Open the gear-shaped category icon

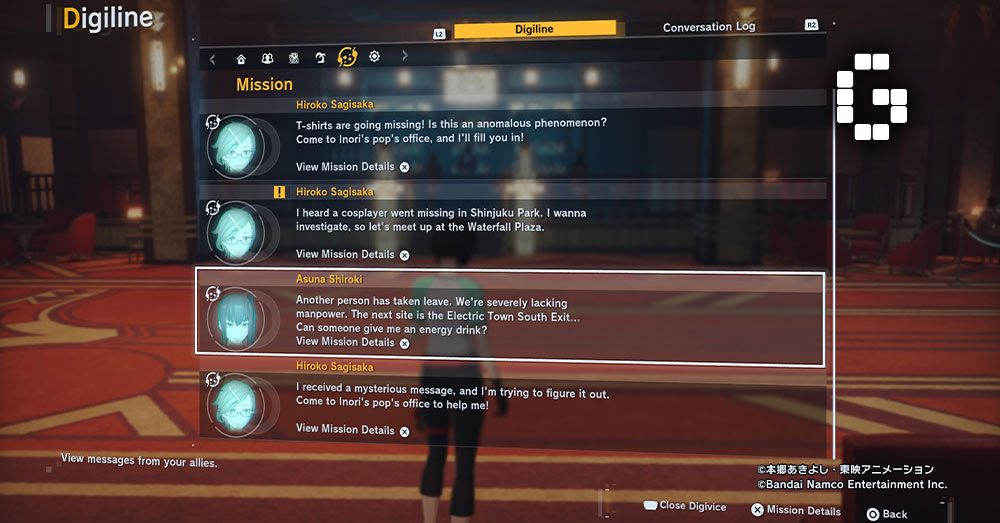(374, 57)
